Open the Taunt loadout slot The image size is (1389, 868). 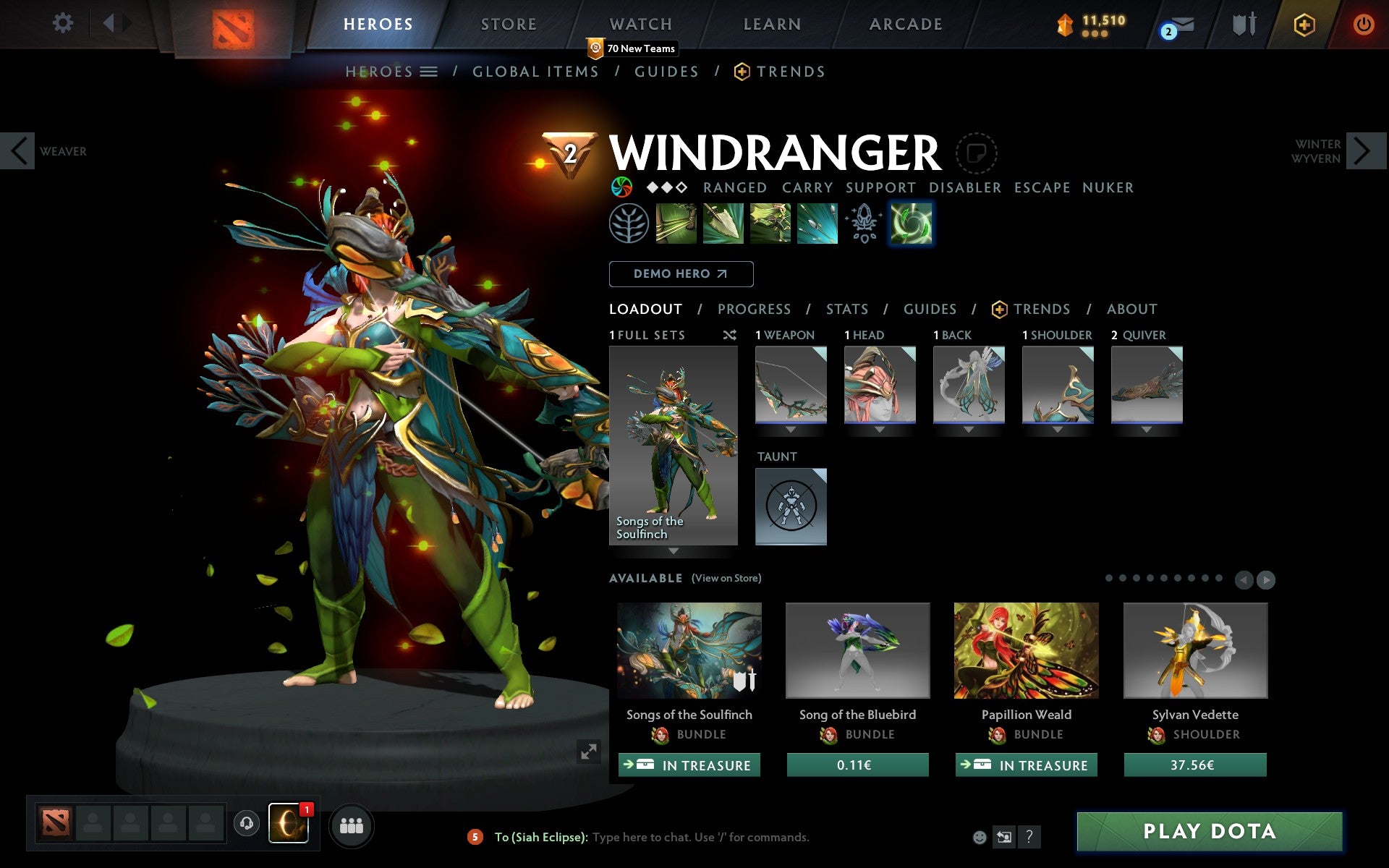point(791,506)
